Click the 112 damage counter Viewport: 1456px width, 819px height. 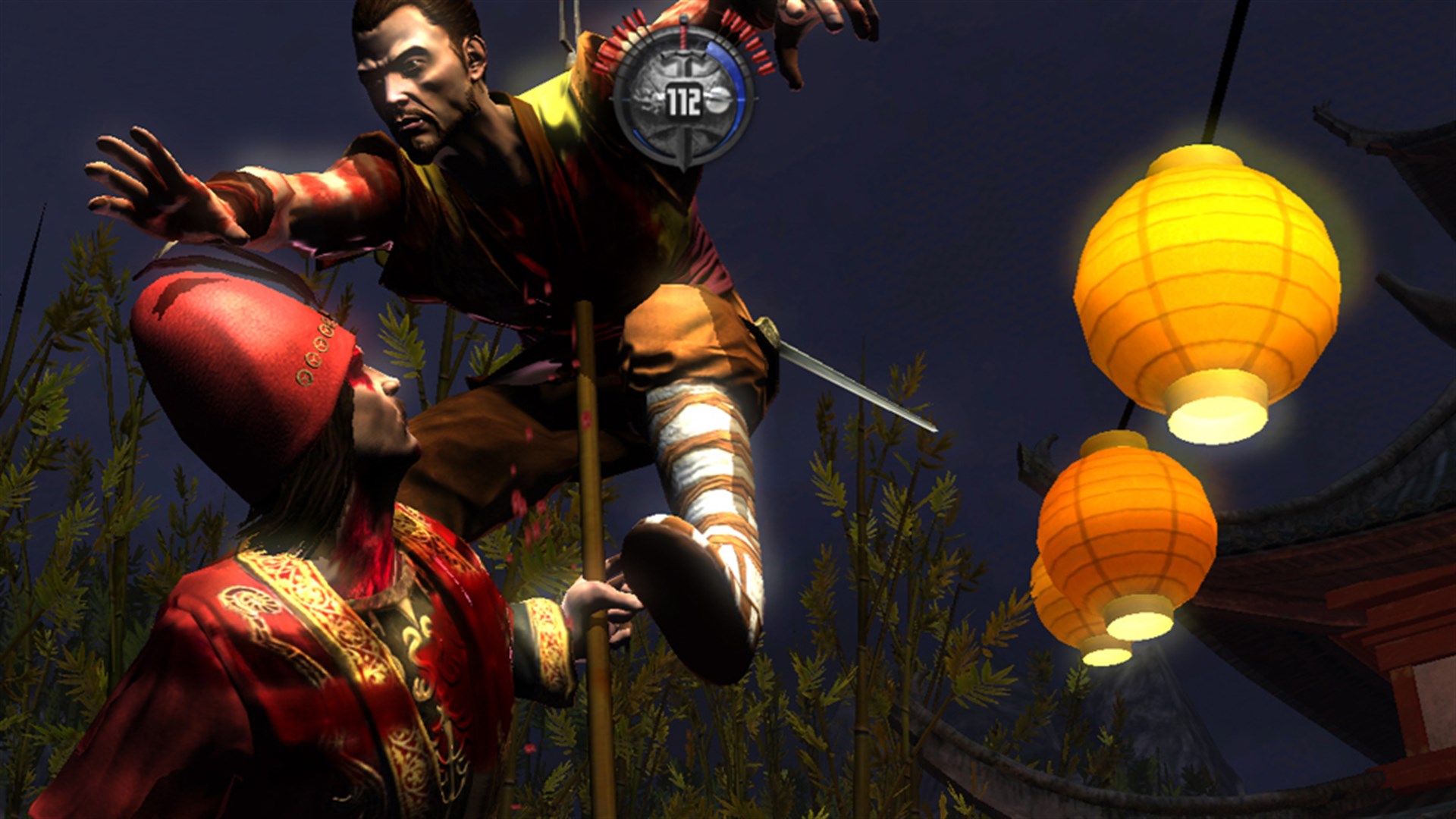click(x=684, y=99)
